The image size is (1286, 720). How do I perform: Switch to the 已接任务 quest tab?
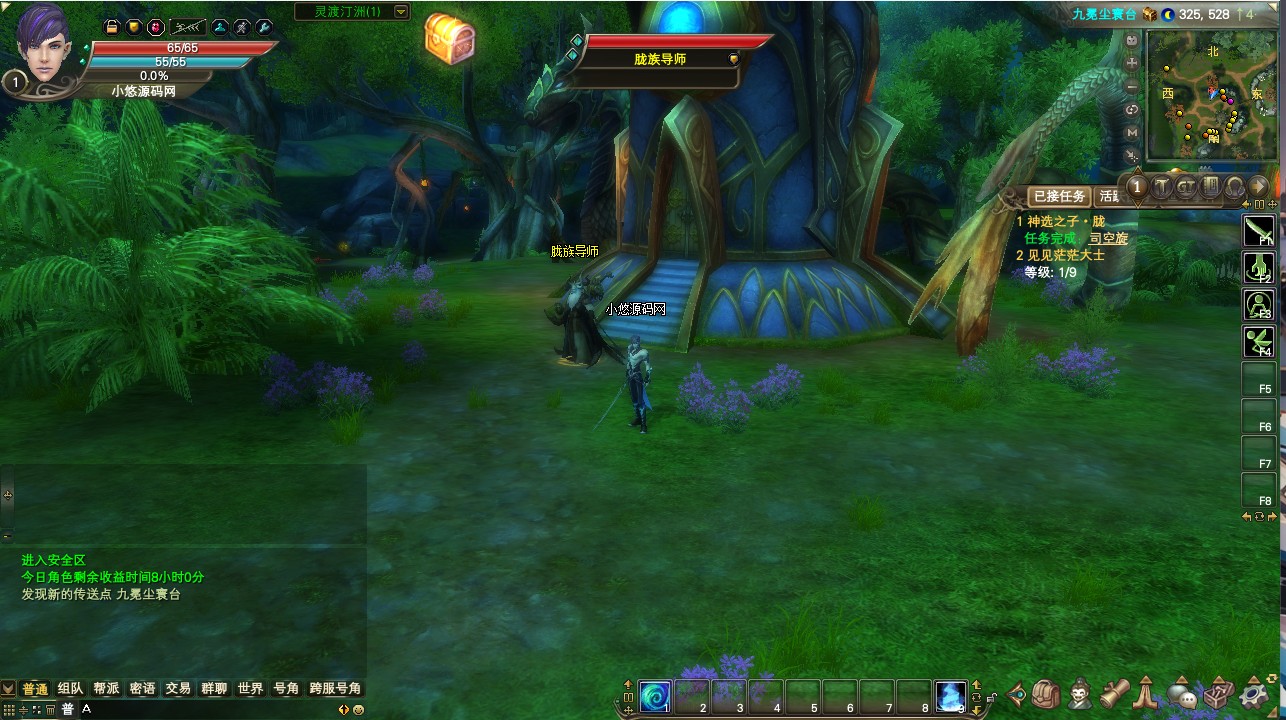pyautogui.click(x=1059, y=197)
